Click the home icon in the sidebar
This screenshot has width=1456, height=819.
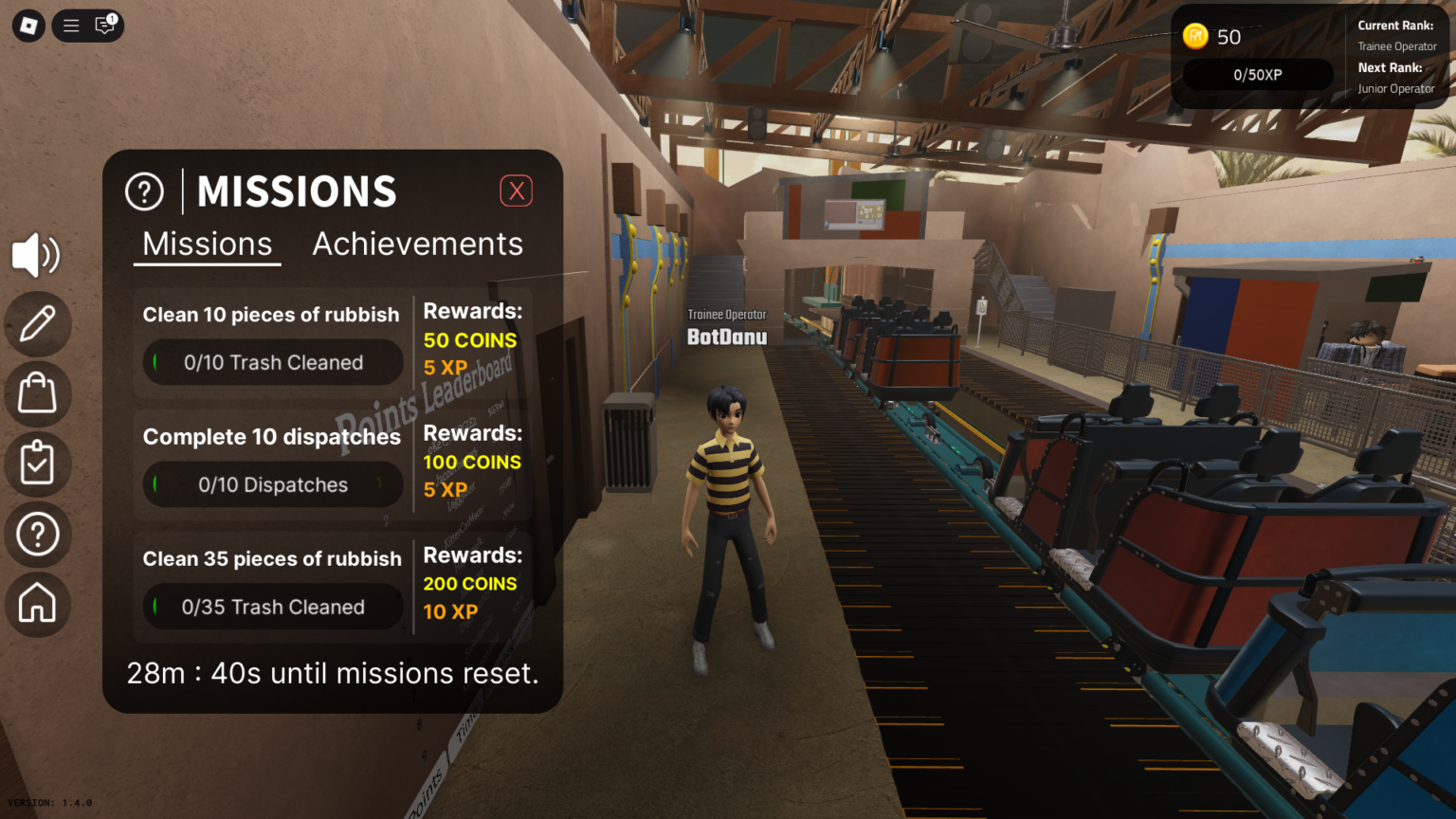(x=36, y=605)
